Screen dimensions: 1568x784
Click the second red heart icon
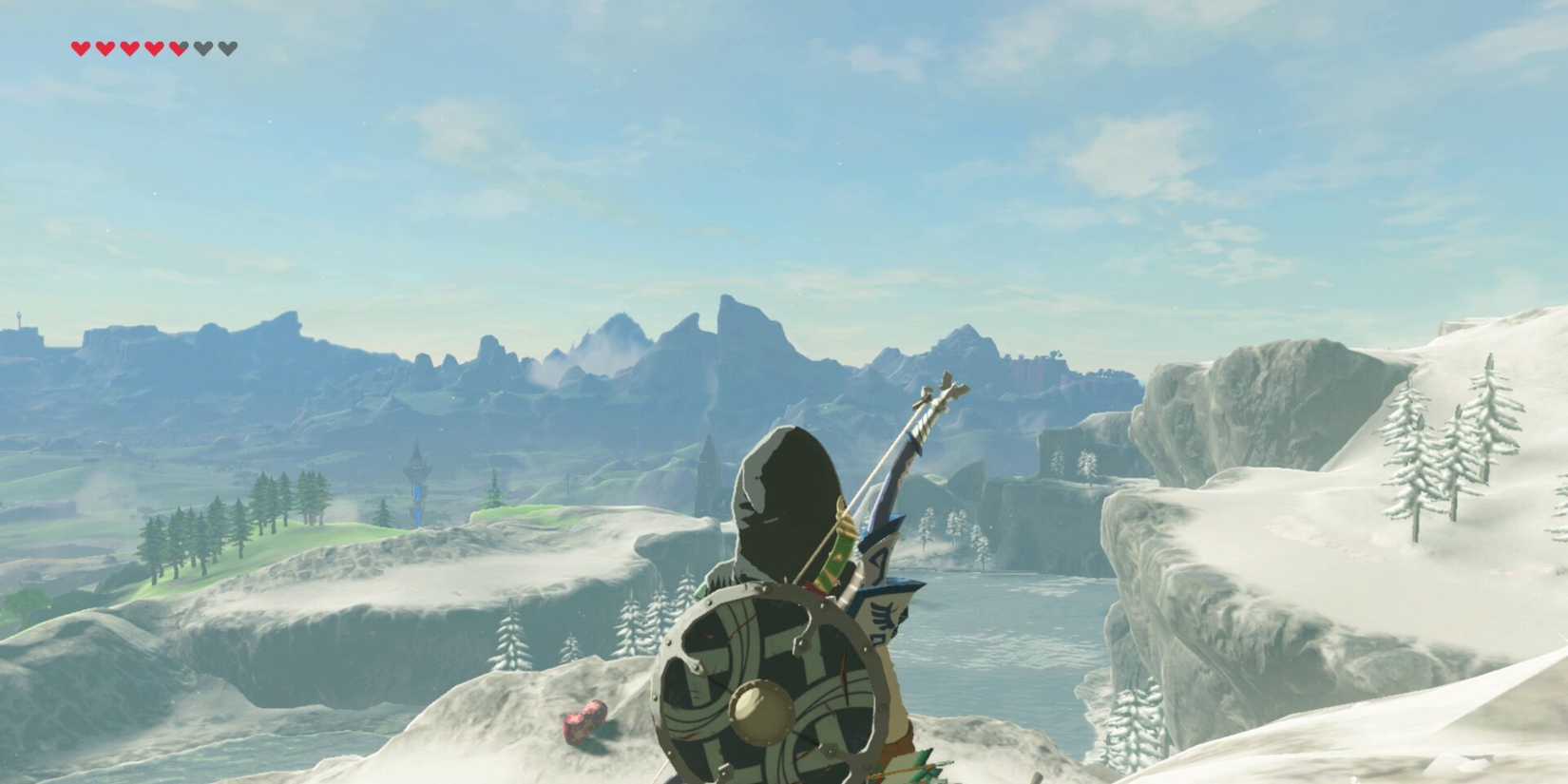(x=105, y=48)
